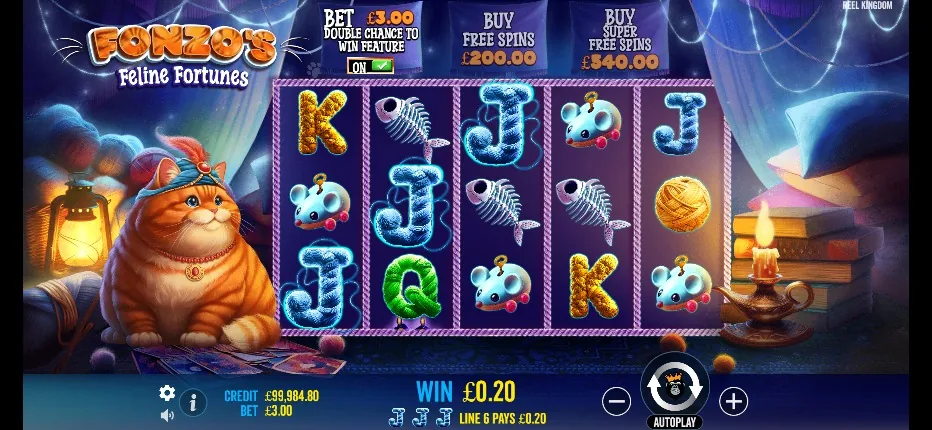Open the Autoplay options
This screenshot has width=932, height=430.
(674, 422)
